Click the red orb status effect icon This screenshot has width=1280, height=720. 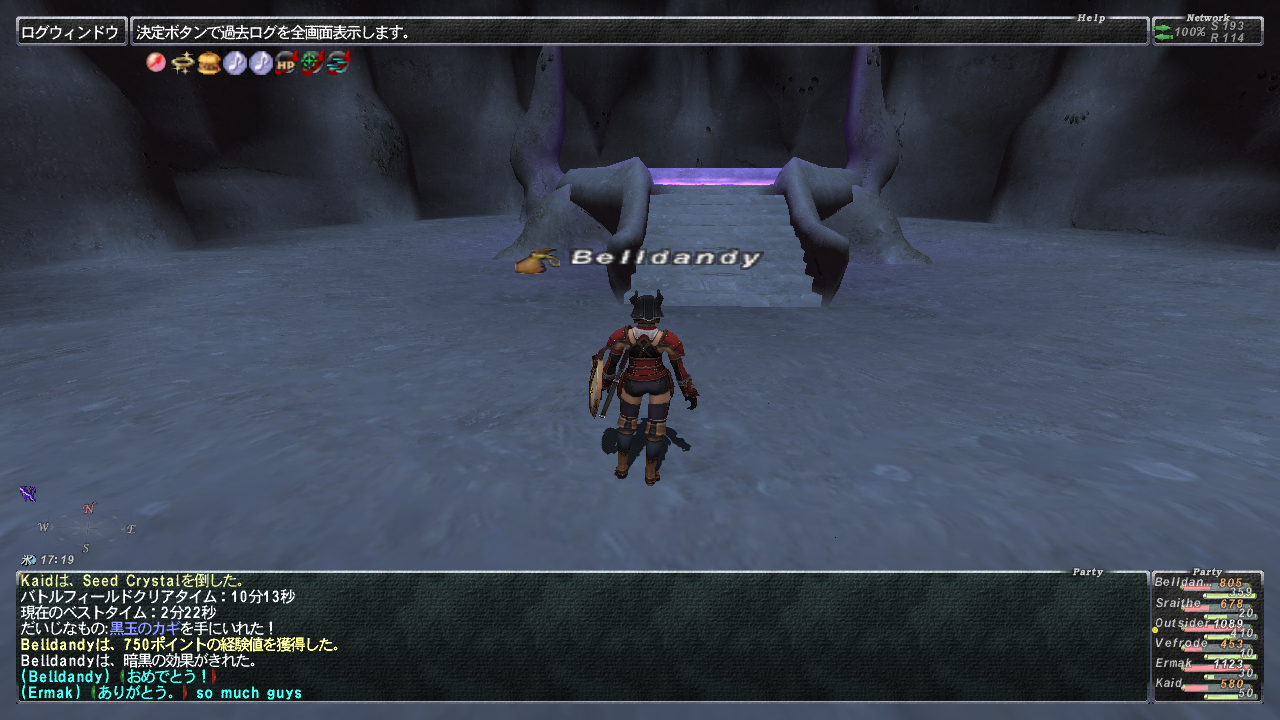point(156,63)
